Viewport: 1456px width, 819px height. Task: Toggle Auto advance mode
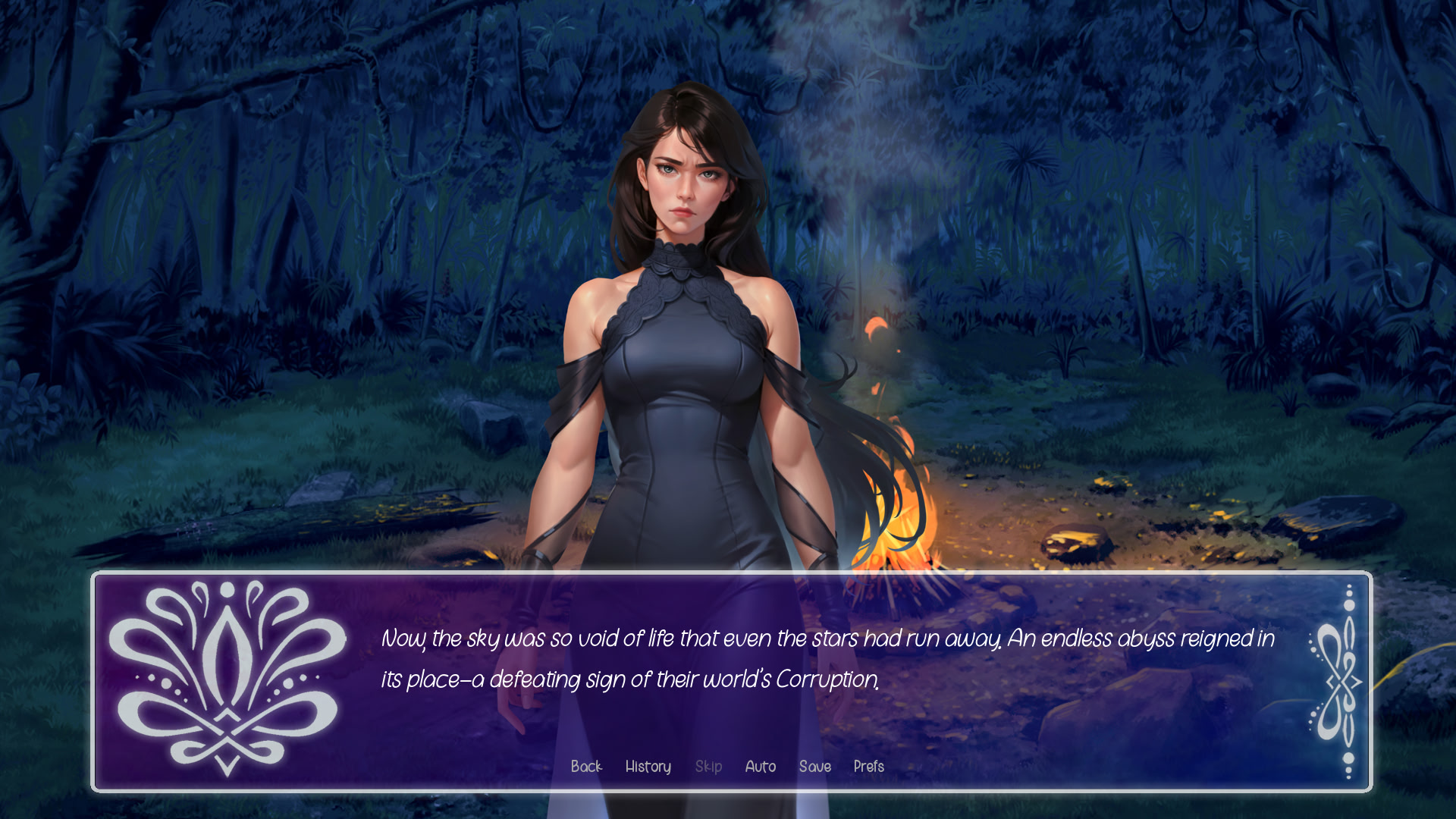(x=760, y=767)
